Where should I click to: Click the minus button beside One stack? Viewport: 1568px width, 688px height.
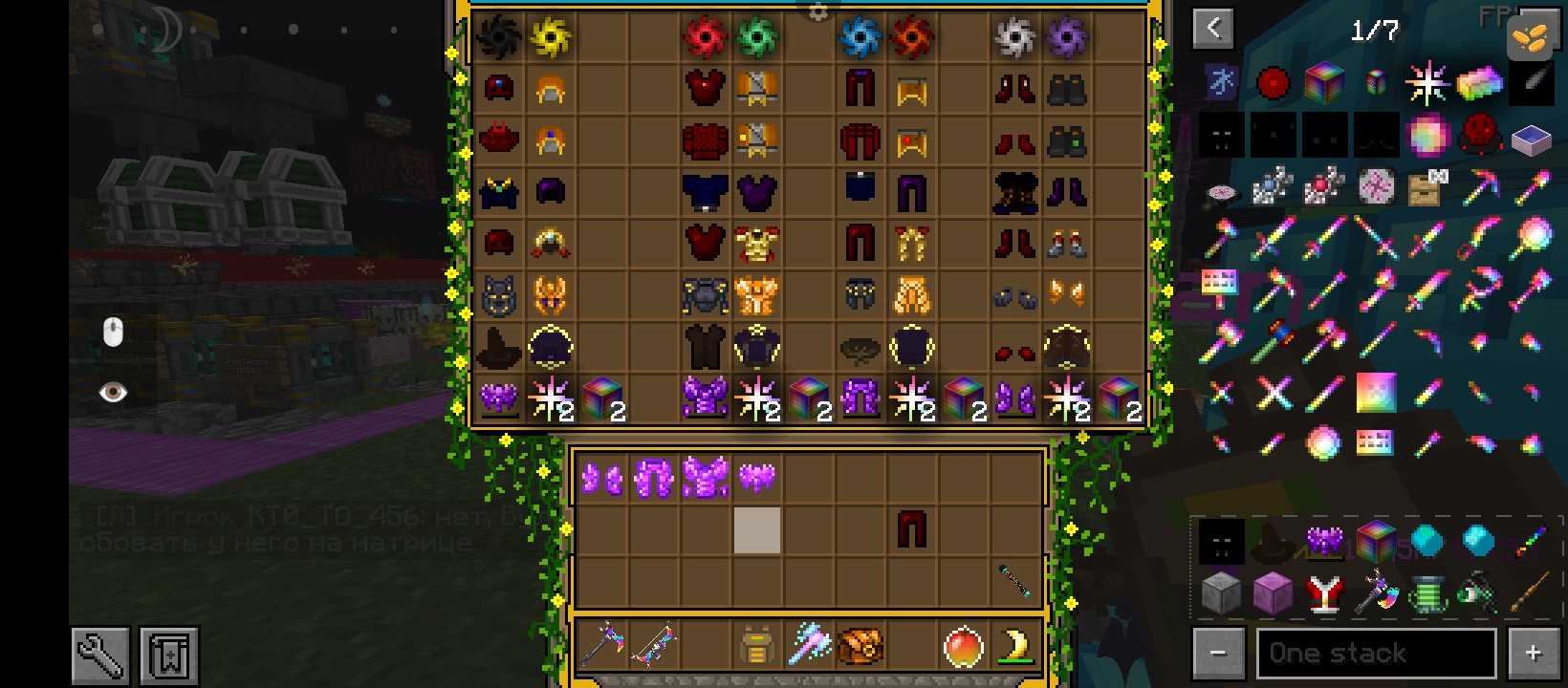pyautogui.click(x=1218, y=654)
